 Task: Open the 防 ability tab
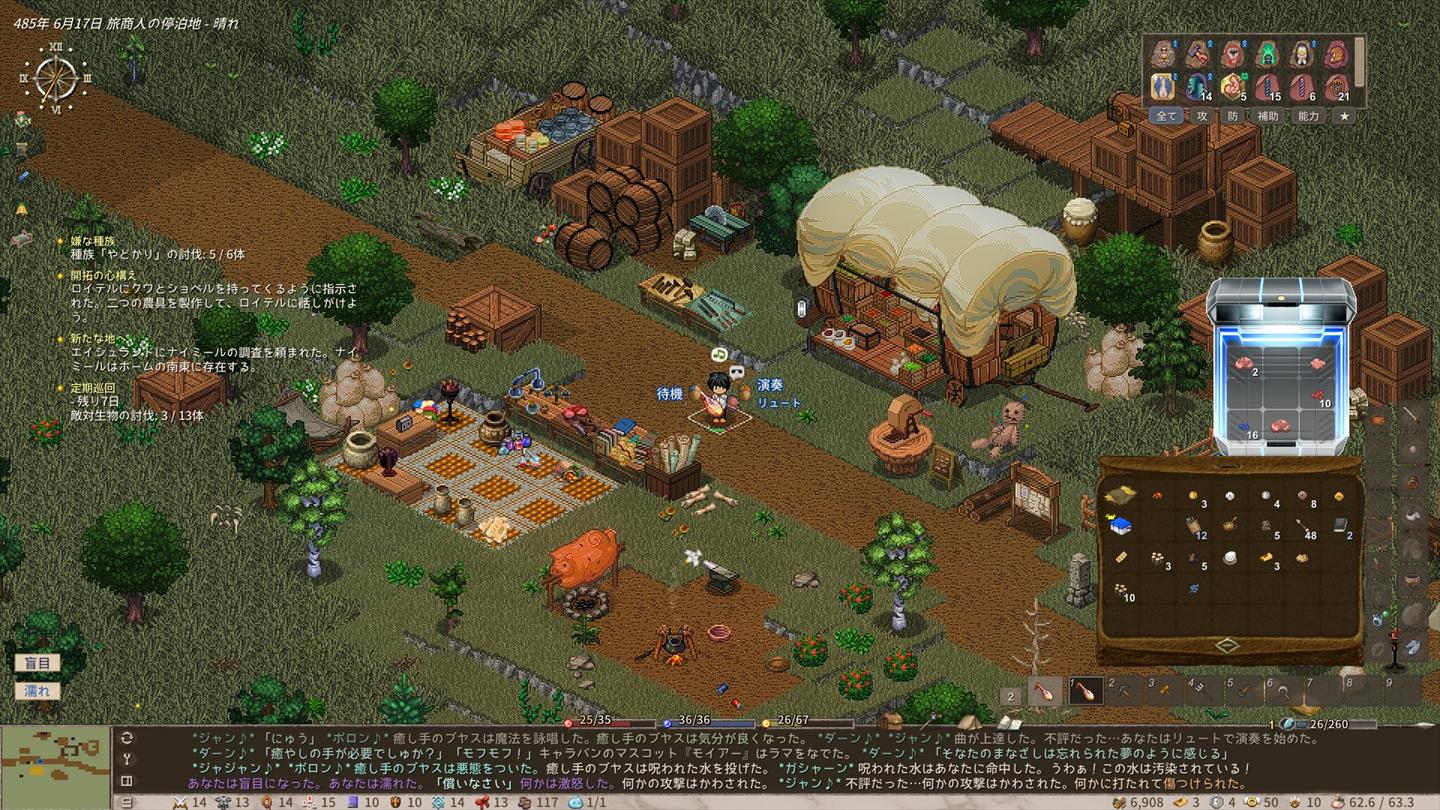point(1233,116)
